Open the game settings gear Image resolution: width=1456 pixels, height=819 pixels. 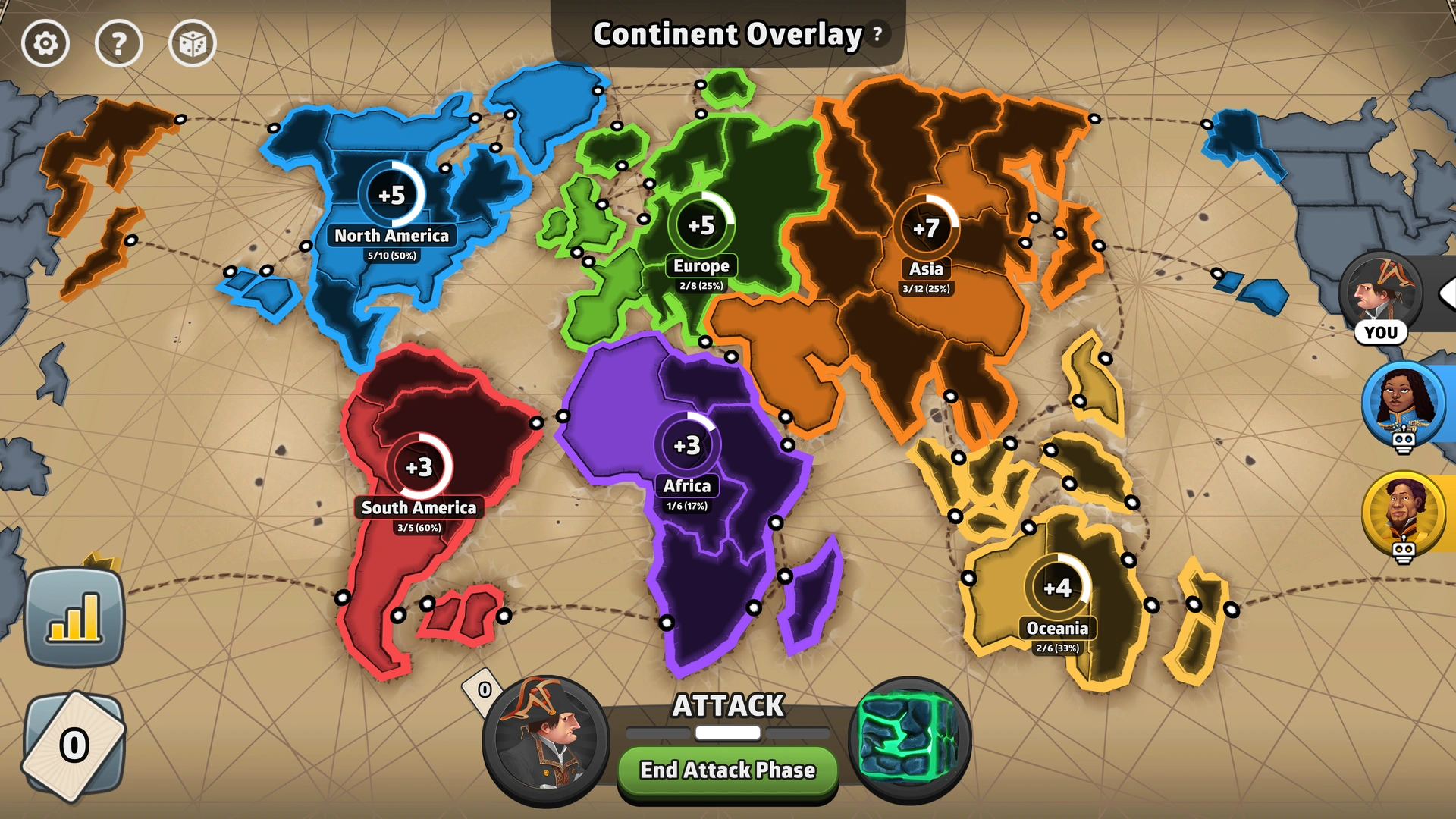(45, 43)
